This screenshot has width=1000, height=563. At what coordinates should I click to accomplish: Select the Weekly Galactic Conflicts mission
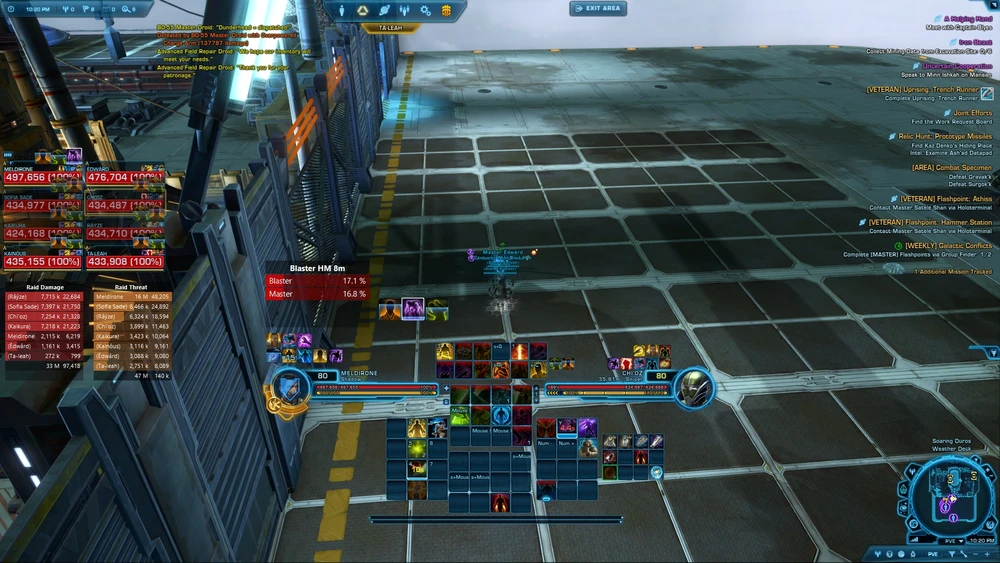click(948, 245)
